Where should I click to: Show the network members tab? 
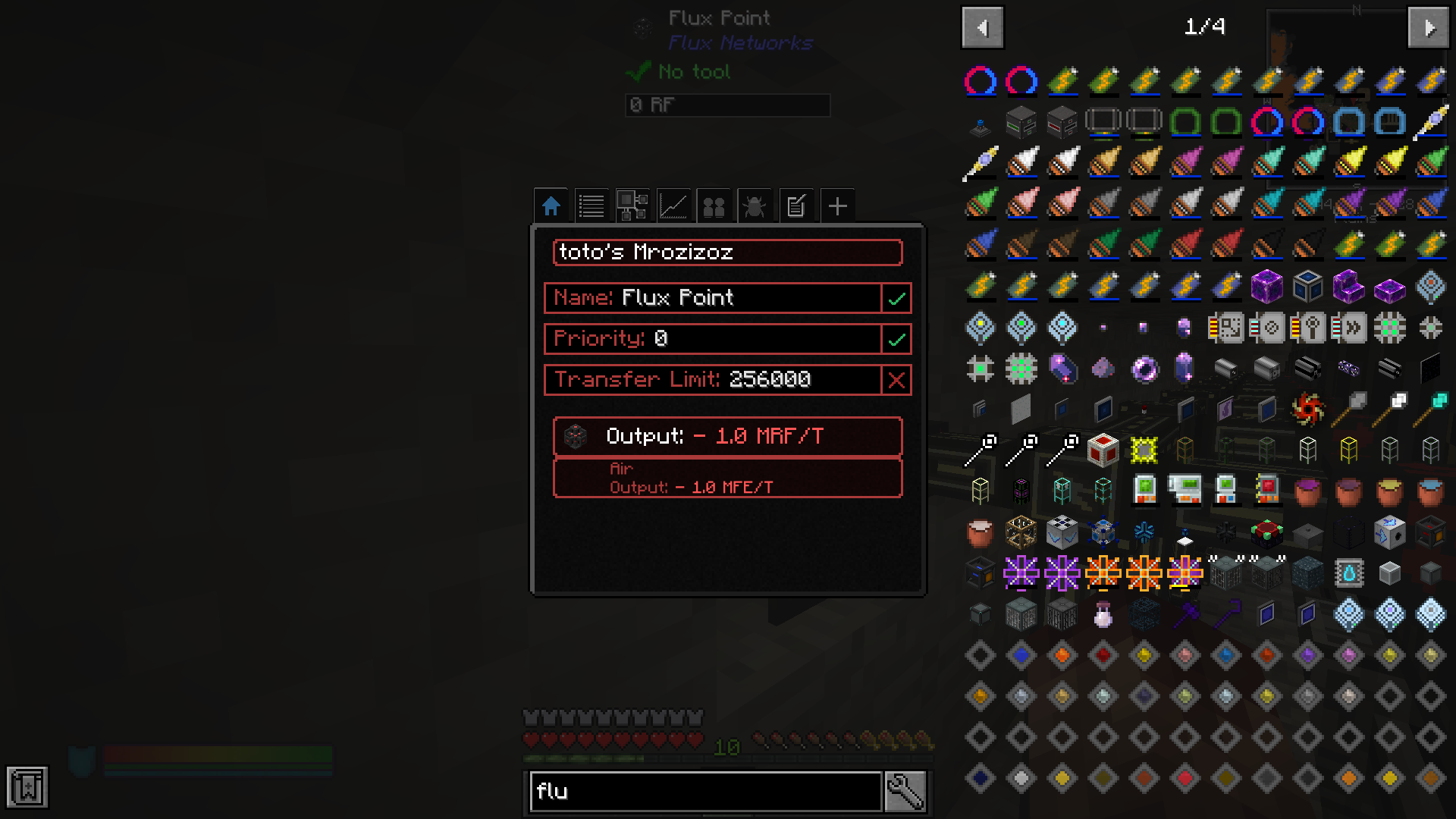click(714, 206)
